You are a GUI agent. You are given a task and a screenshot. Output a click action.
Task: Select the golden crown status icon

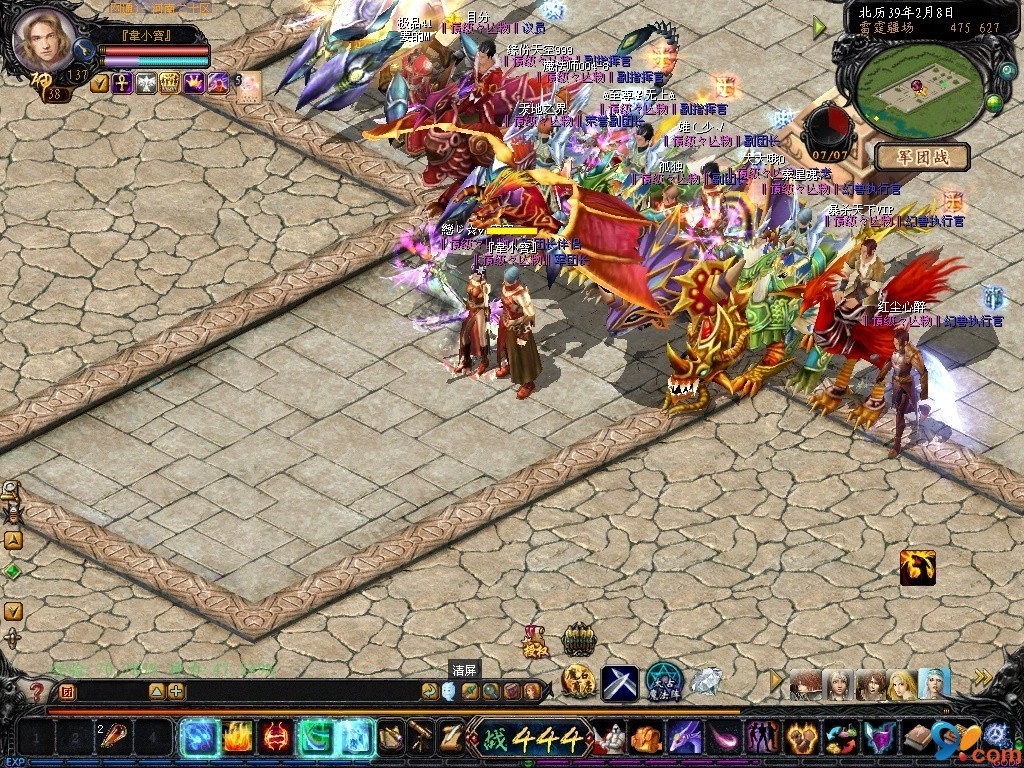(192, 84)
